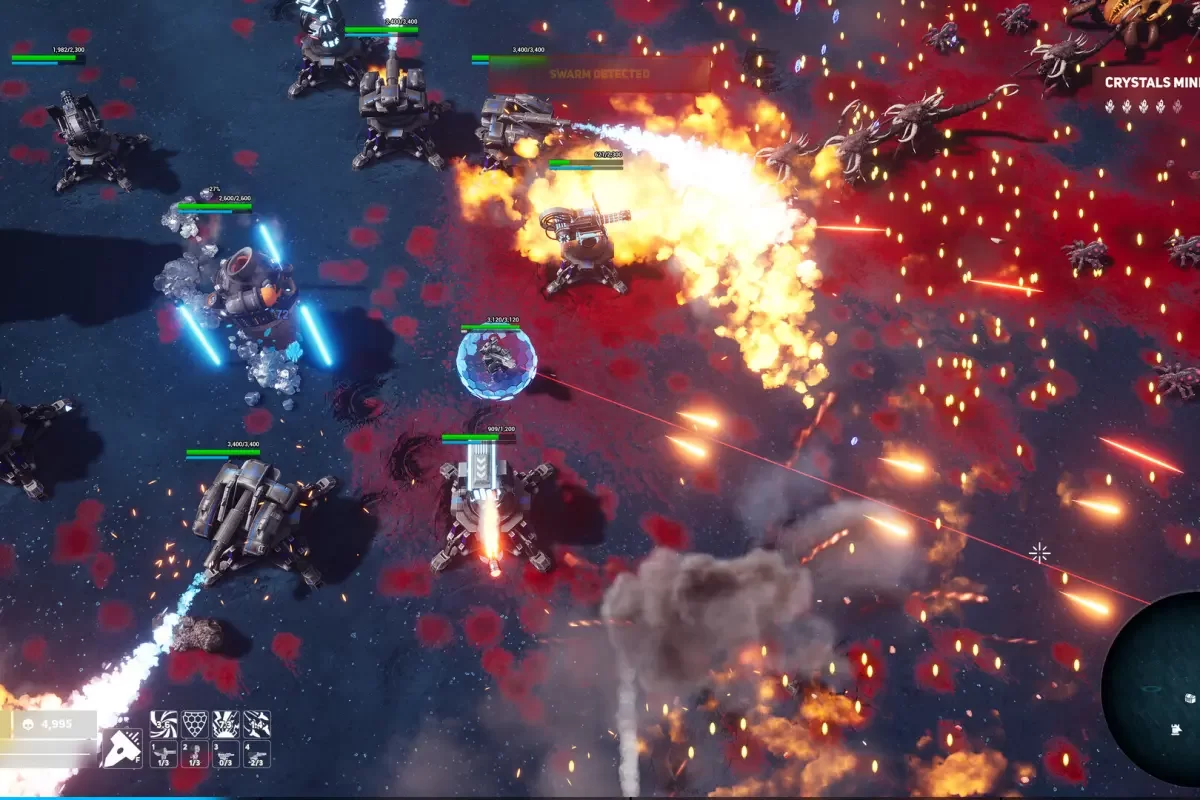Choose turret slot 1 showing 1/3
The width and height of the screenshot is (1200, 800).
[164, 755]
